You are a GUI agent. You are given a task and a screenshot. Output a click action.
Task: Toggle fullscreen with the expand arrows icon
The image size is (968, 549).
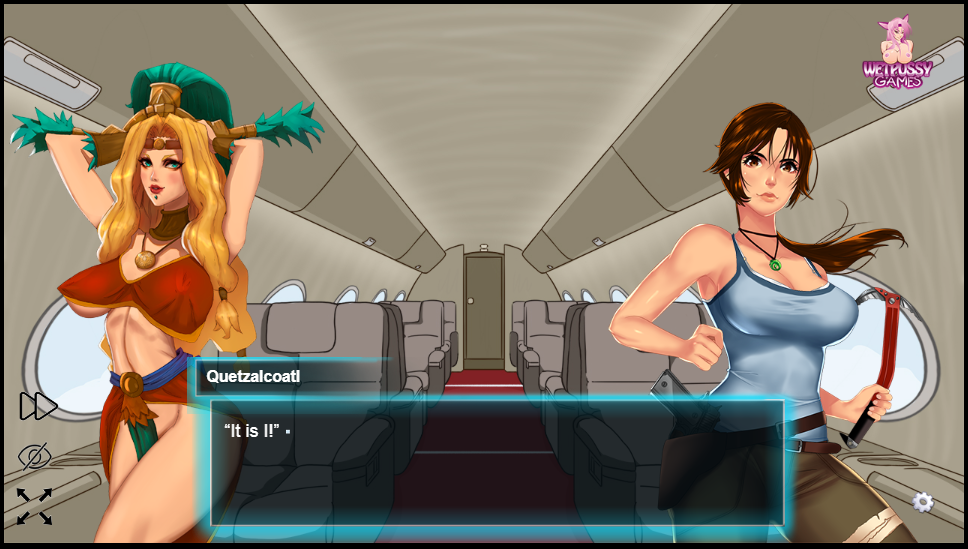tap(35, 507)
